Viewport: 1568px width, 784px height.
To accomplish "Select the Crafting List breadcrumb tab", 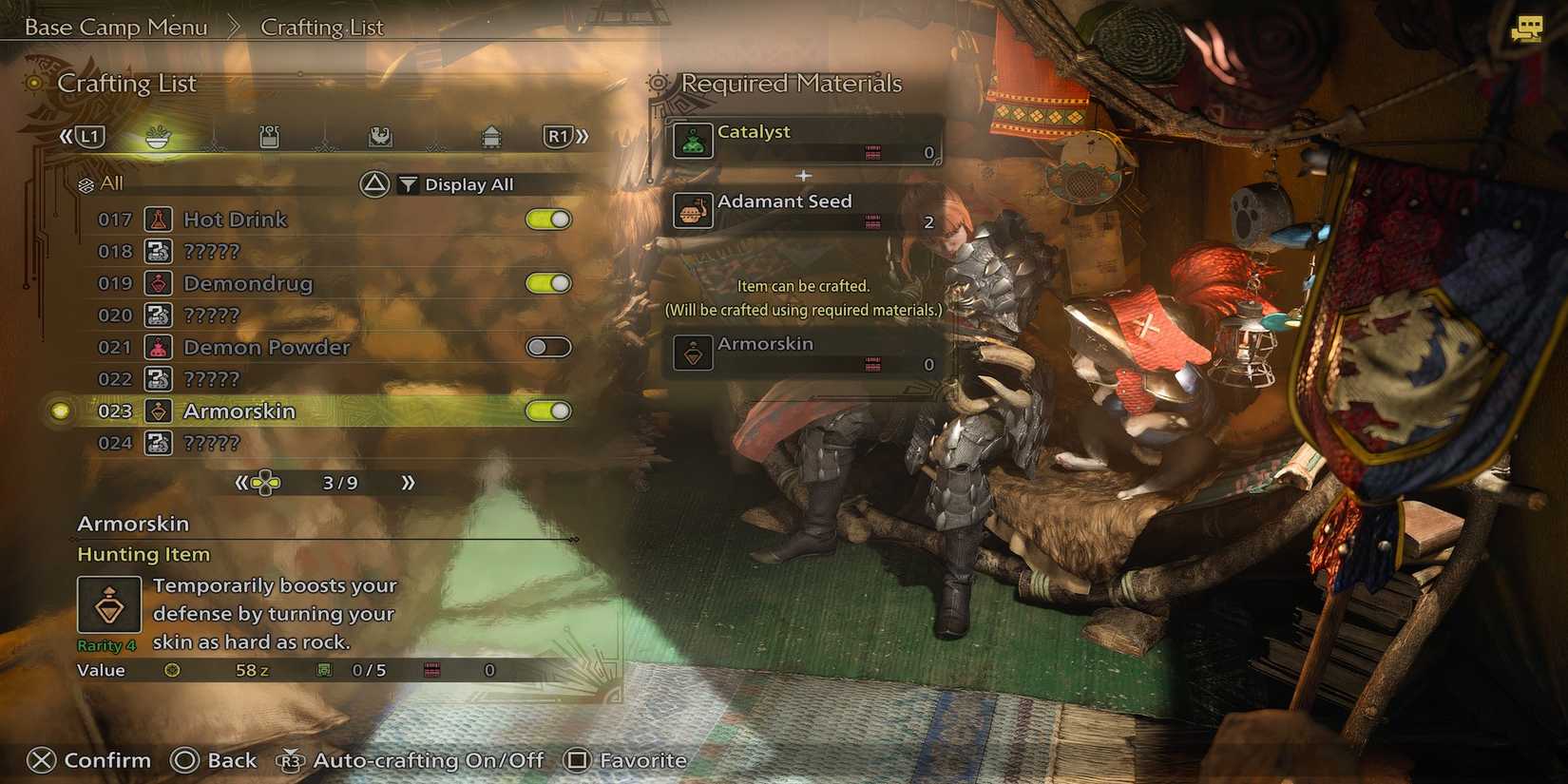I will (x=321, y=27).
